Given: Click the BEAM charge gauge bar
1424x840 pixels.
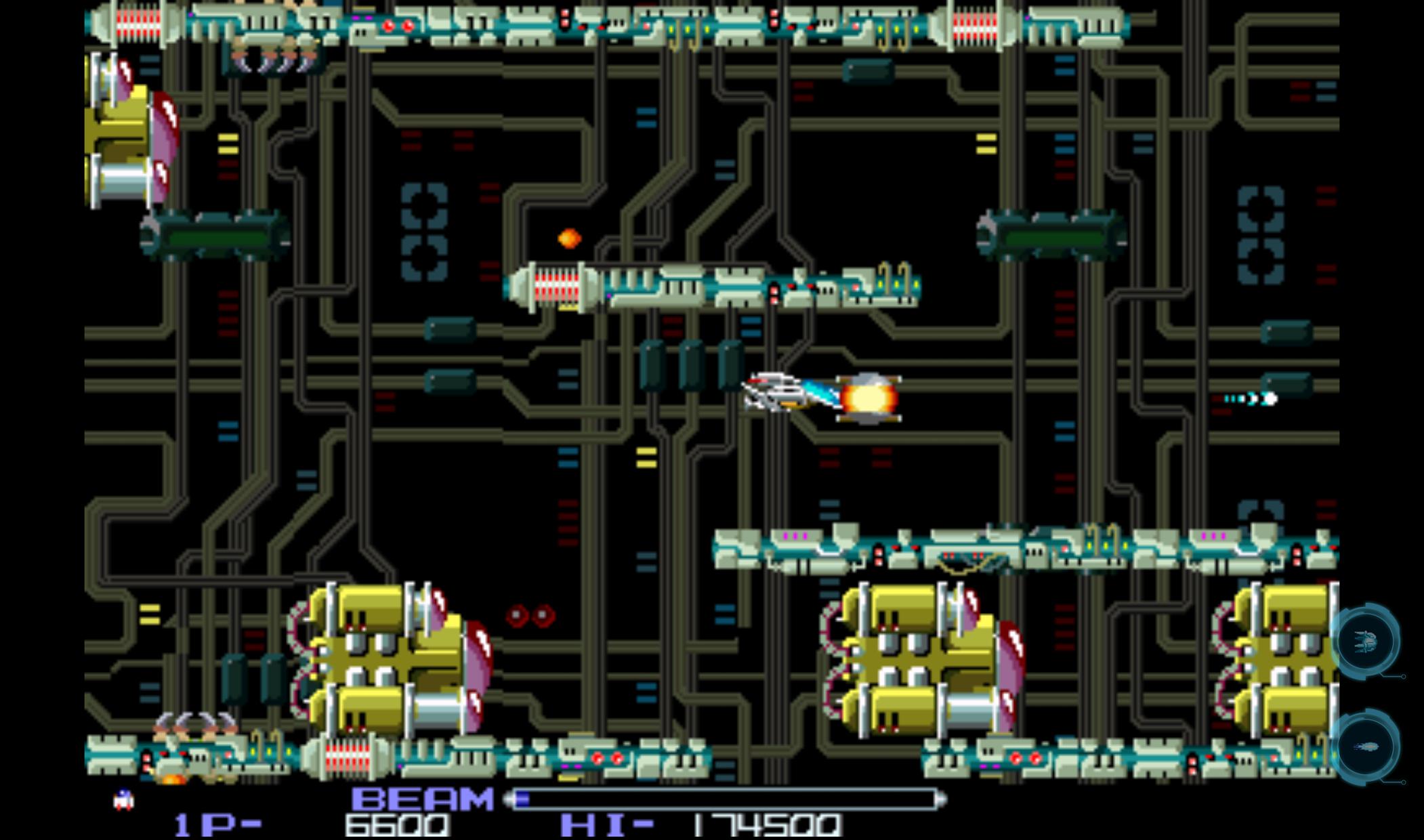Looking at the screenshot, I should point(725,797).
